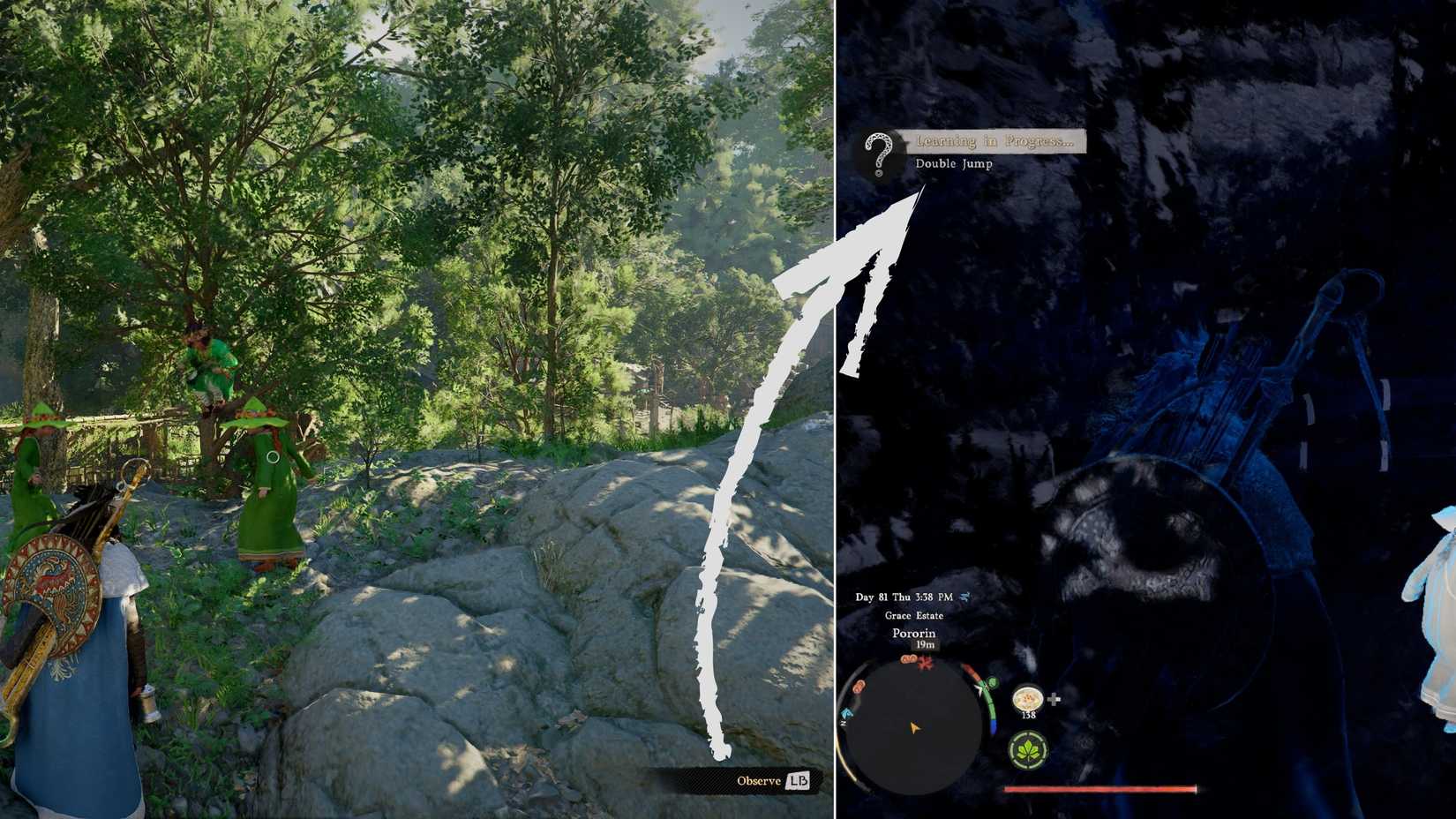Click the green quest marker on the minimap edge
This screenshot has width=1456, height=819.
pyautogui.click(x=993, y=683)
